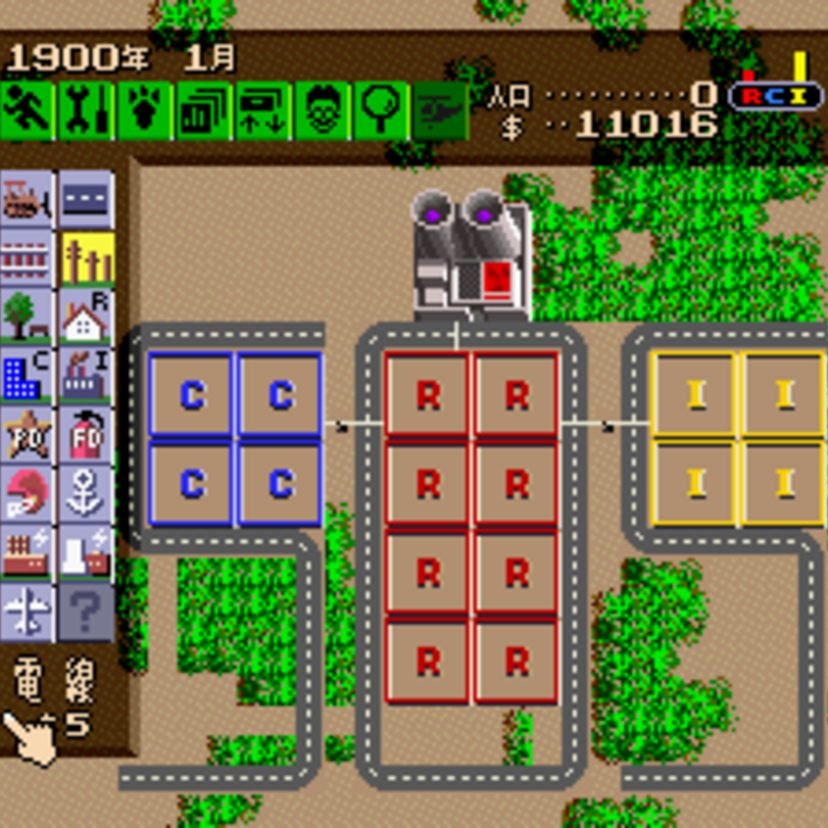Open the stacked graphs window menu
The height and width of the screenshot is (828, 828).
click(x=204, y=110)
